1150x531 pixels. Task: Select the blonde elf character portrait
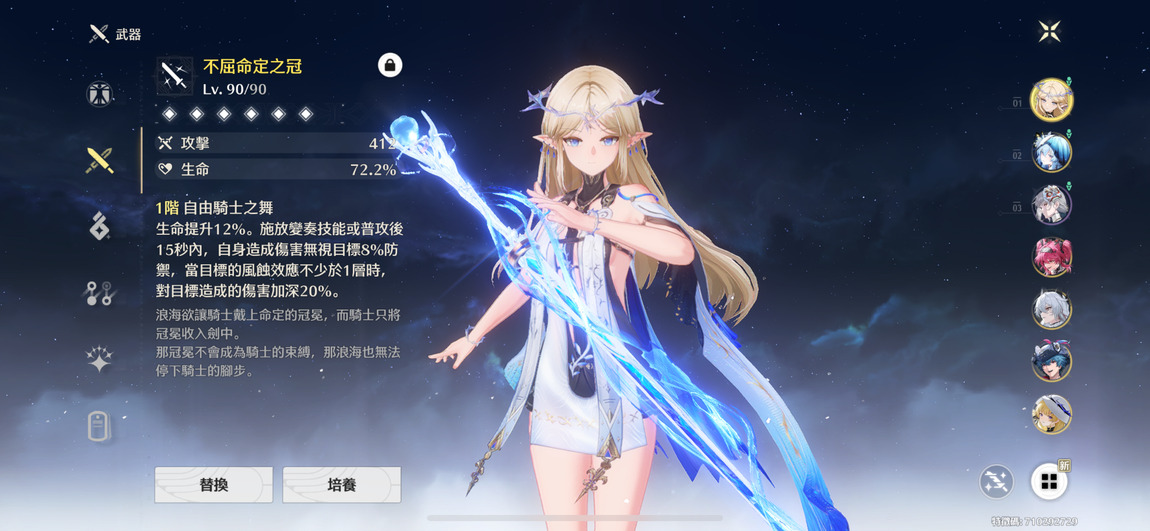click(x=1051, y=100)
